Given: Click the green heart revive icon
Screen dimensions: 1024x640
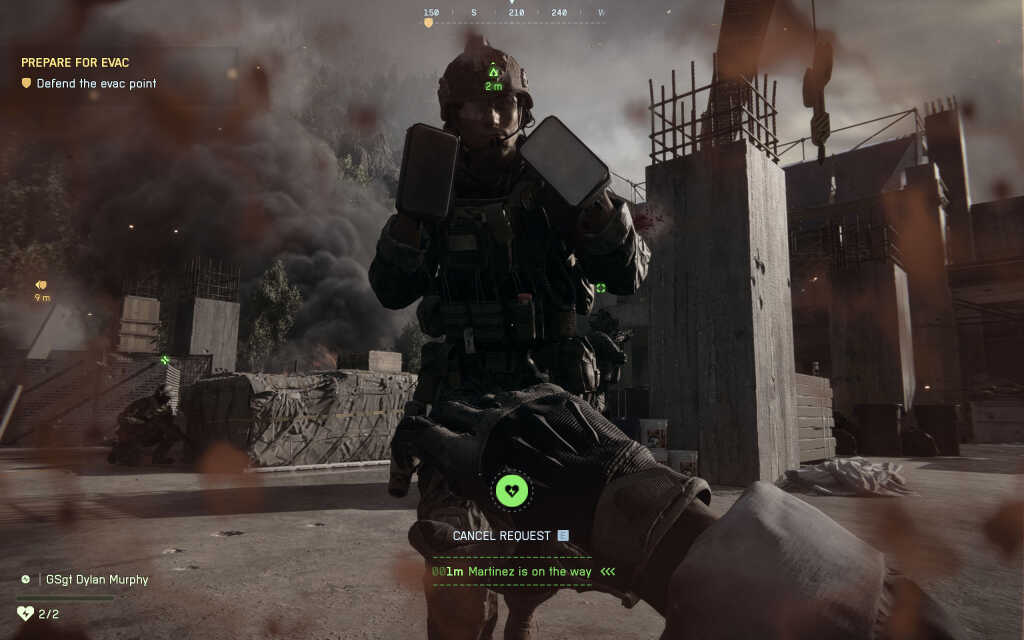Looking at the screenshot, I should [513, 491].
